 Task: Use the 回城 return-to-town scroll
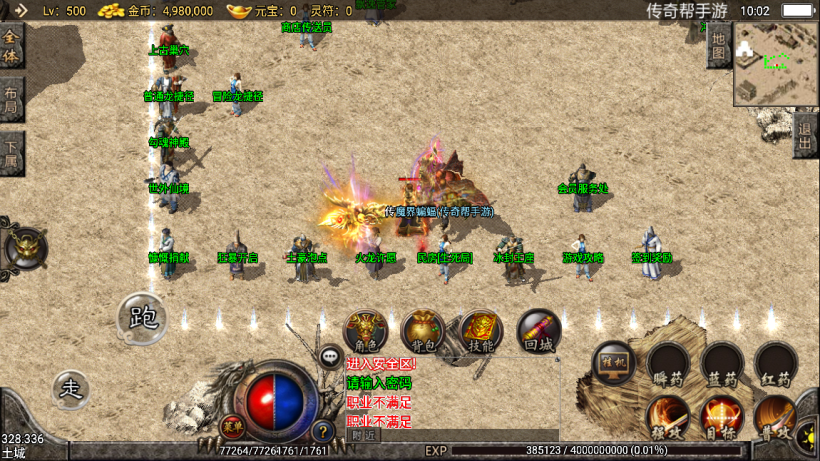(x=538, y=331)
